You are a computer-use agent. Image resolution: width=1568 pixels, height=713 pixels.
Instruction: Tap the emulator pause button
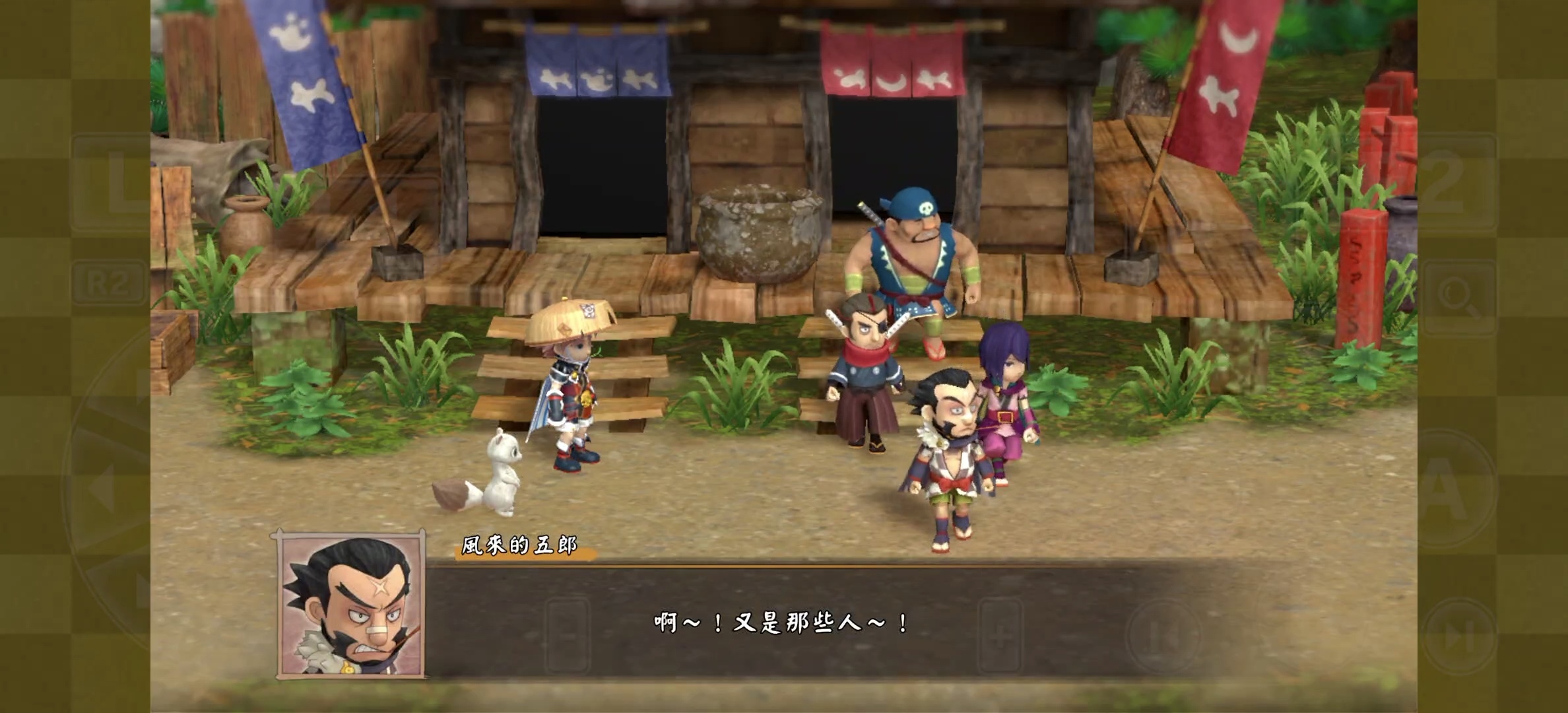coord(1163,635)
